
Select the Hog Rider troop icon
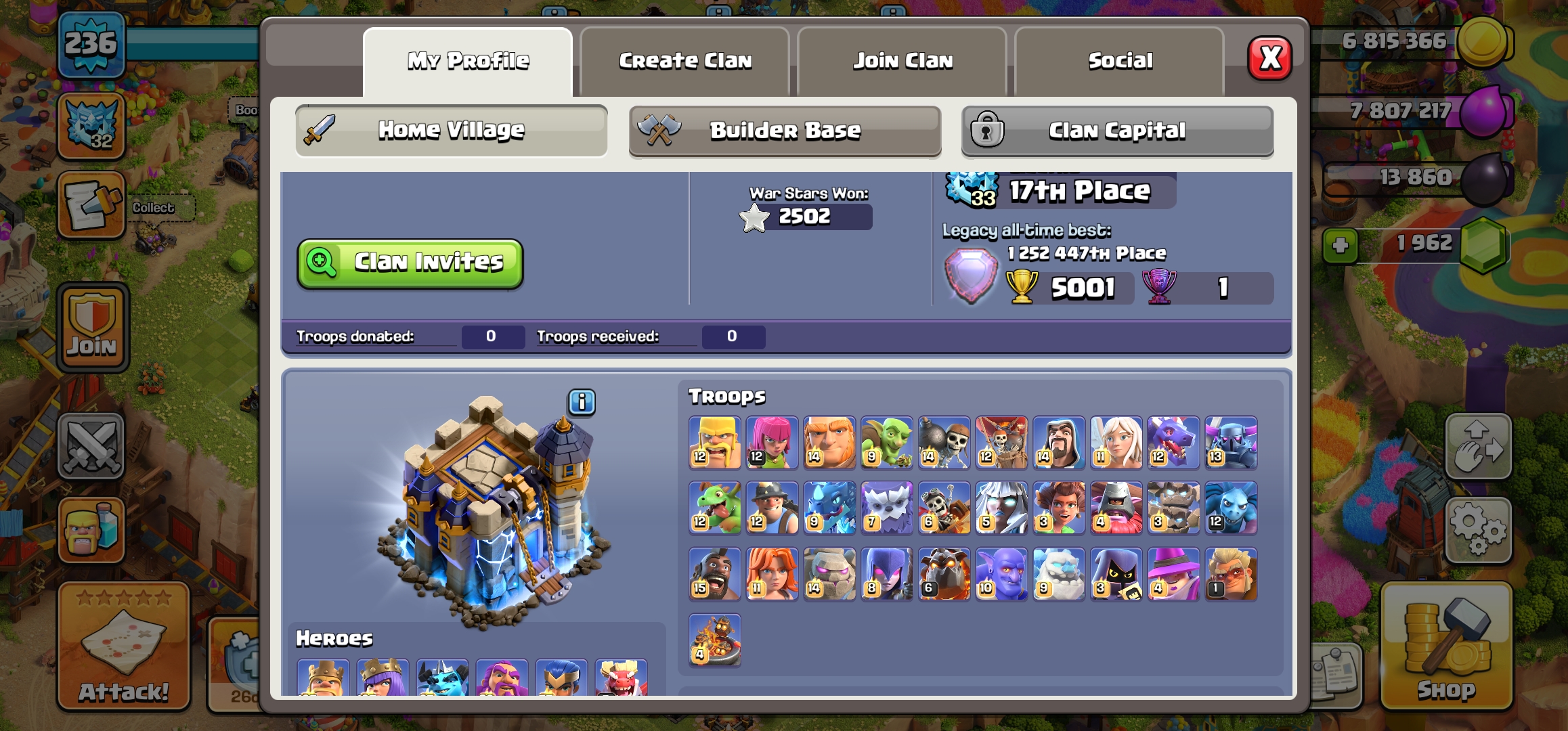pos(715,574)
